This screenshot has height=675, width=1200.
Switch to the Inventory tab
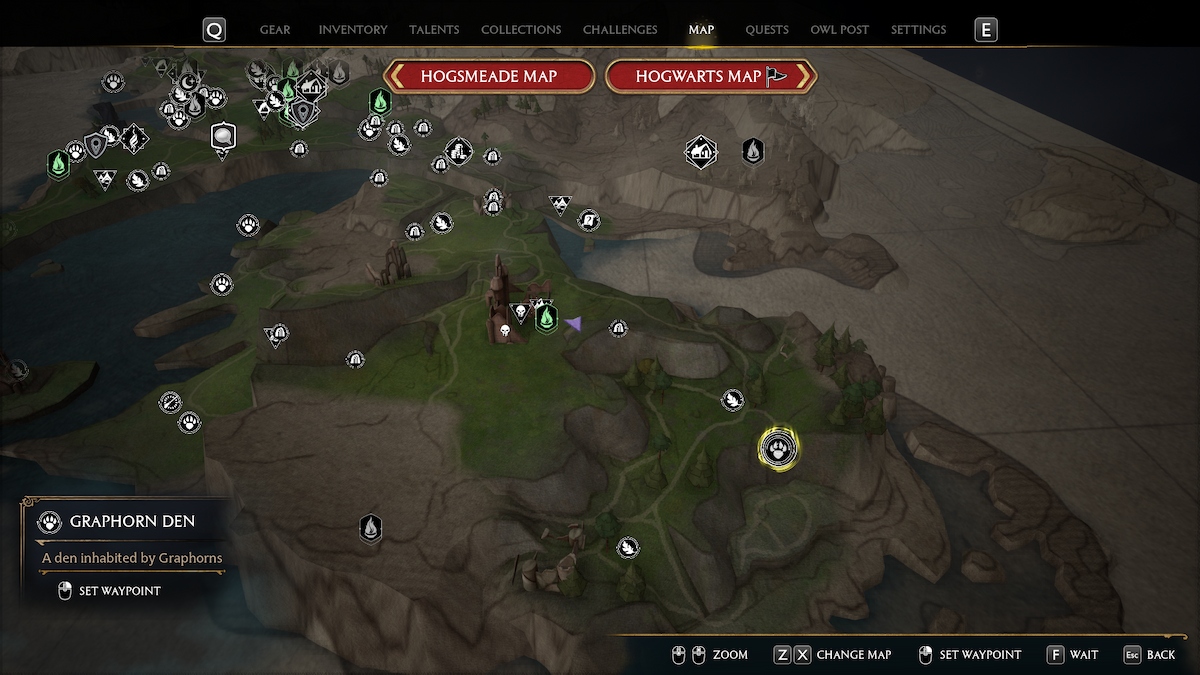(x=353, y=30)
